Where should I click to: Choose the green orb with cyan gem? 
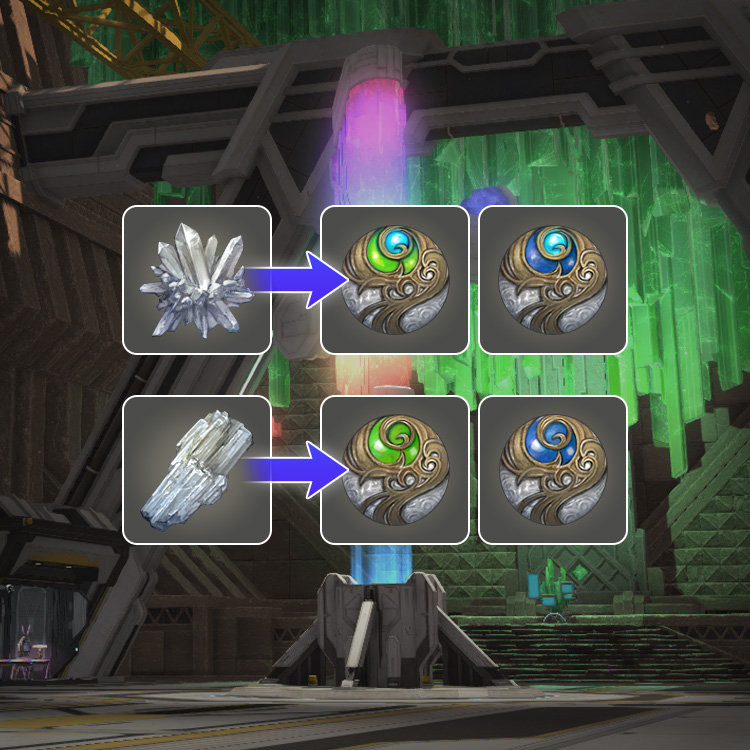coord(394,280)
